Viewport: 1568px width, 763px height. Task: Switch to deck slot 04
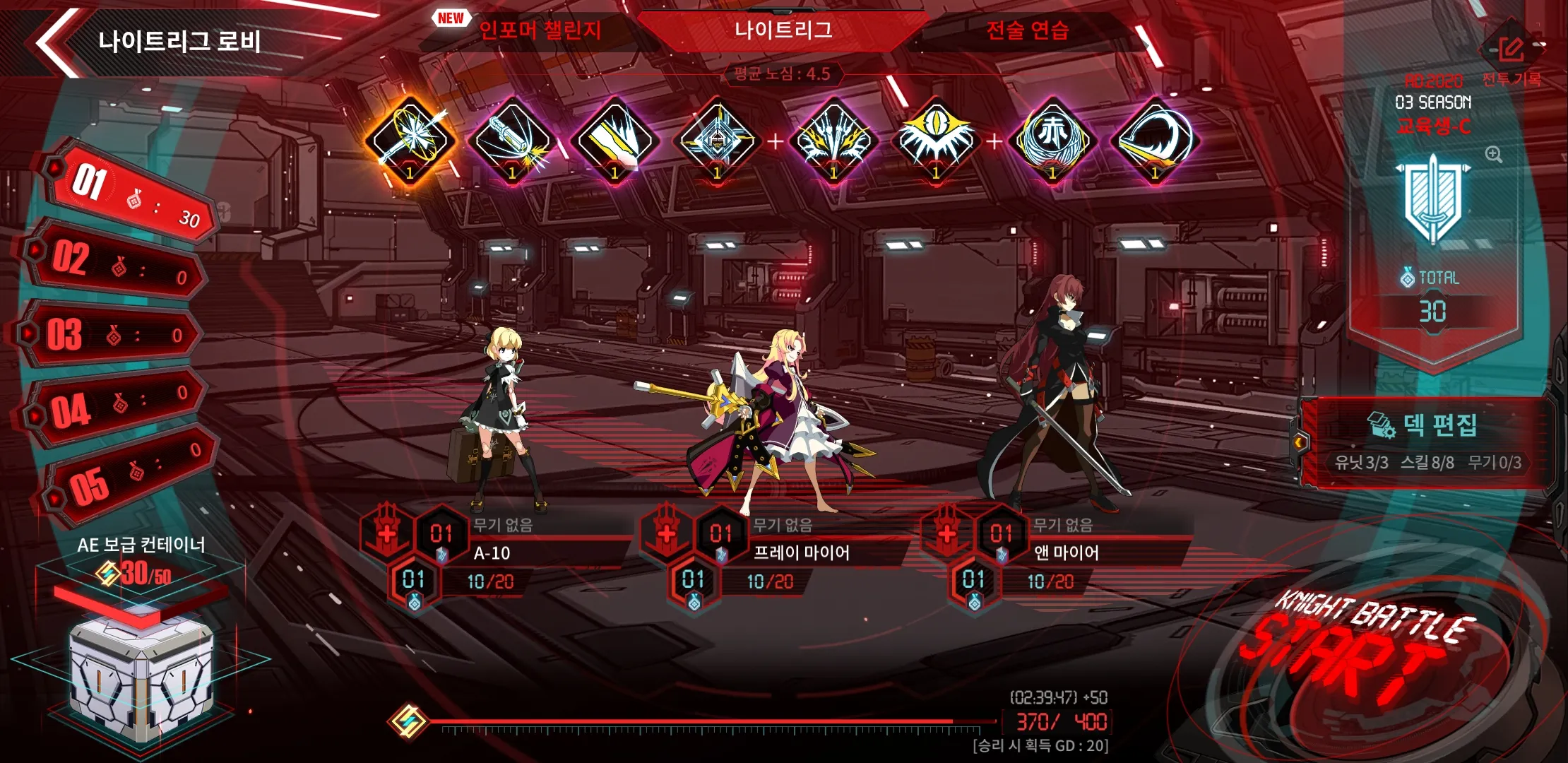(117, 406)
